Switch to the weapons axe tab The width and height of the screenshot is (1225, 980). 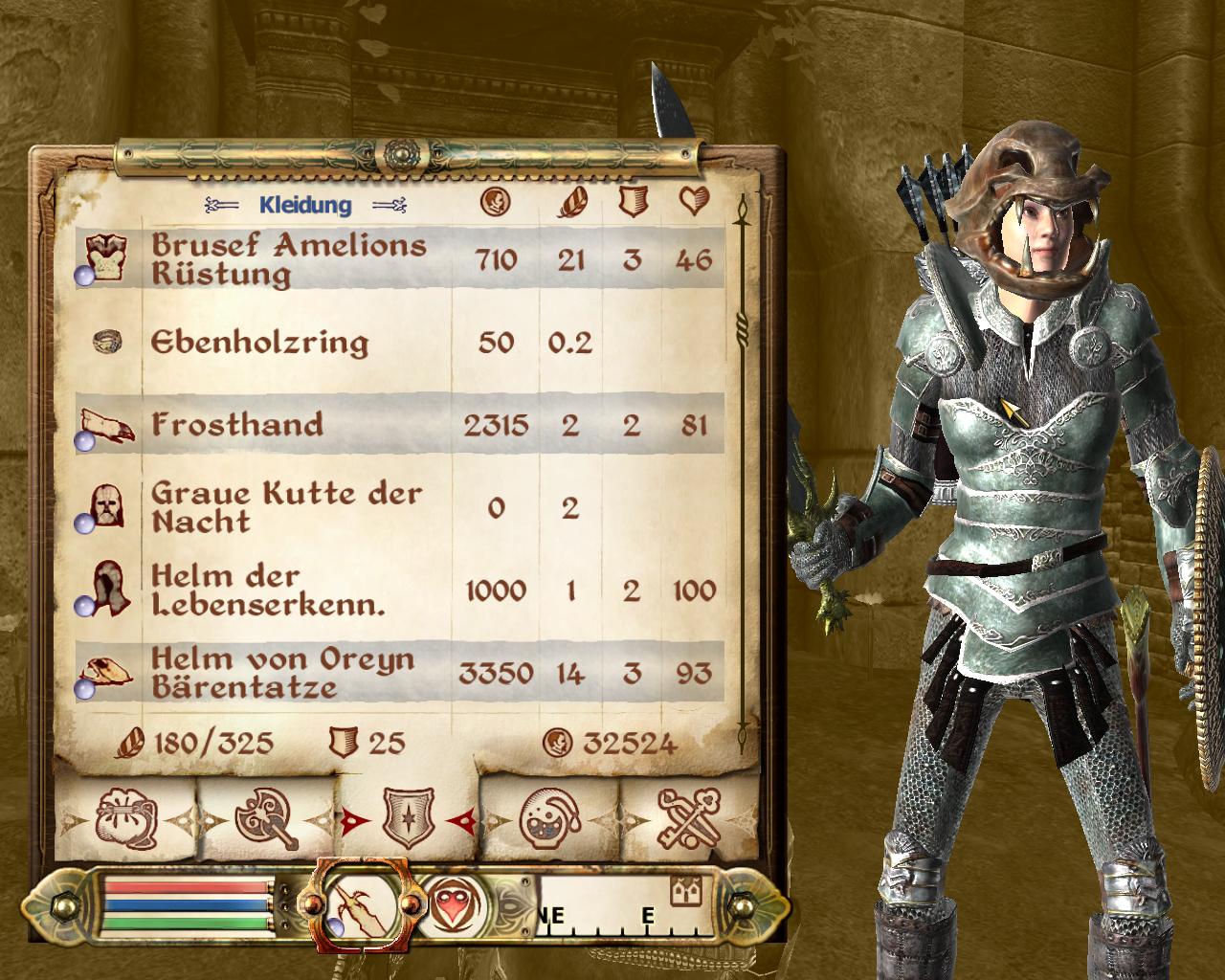(266, 819)
